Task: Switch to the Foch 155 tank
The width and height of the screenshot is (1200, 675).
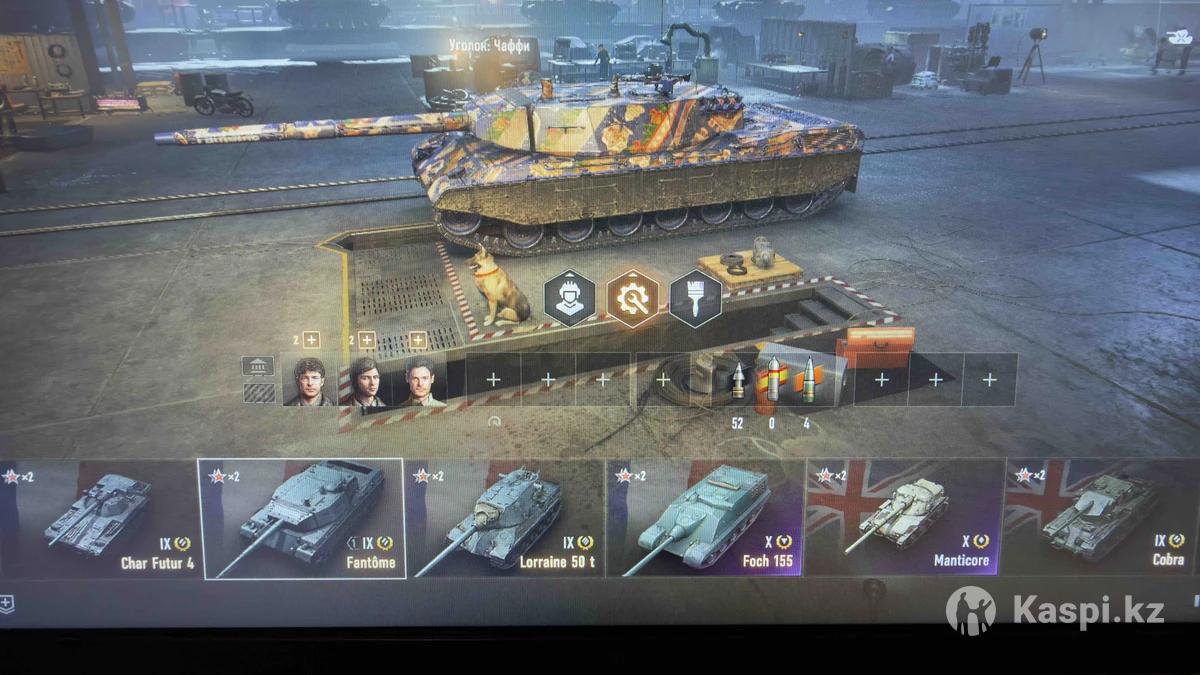Action: (x=705, y=518)
